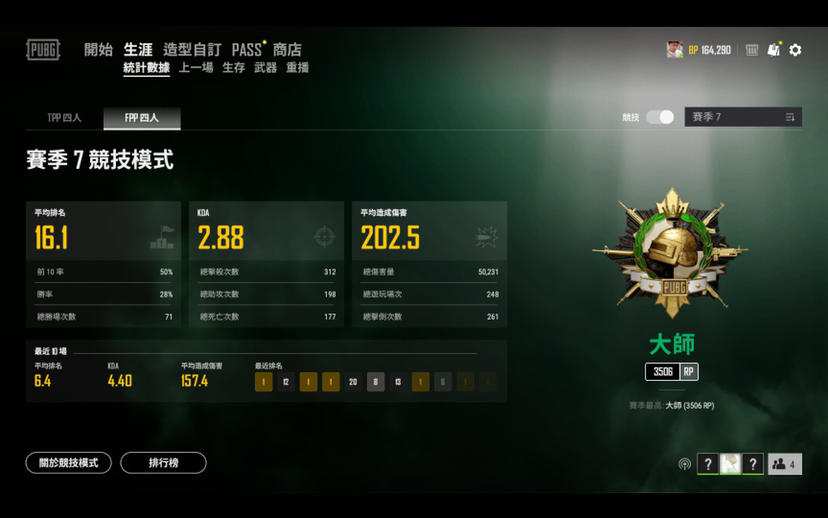828x518 pixels.
Task: Toggle the 競技 ranked mode switch
Action: [660, 117]
